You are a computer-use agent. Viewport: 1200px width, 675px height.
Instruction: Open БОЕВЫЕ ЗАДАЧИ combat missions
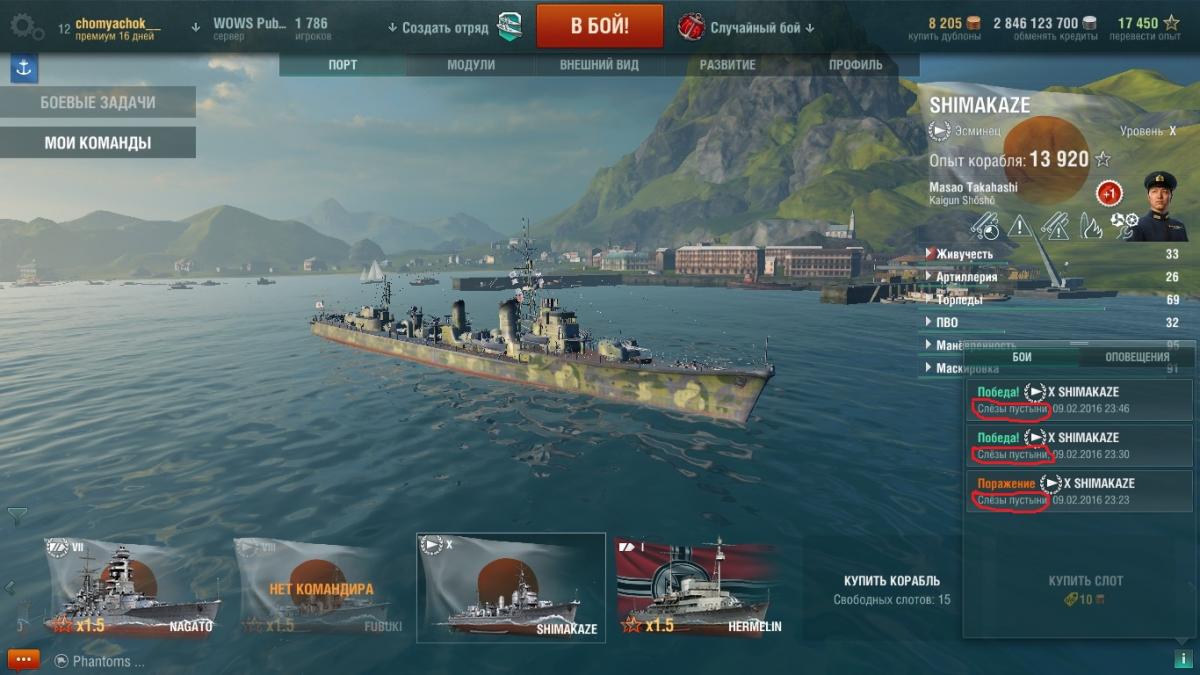pyautogui.click(x=97, y=102)
